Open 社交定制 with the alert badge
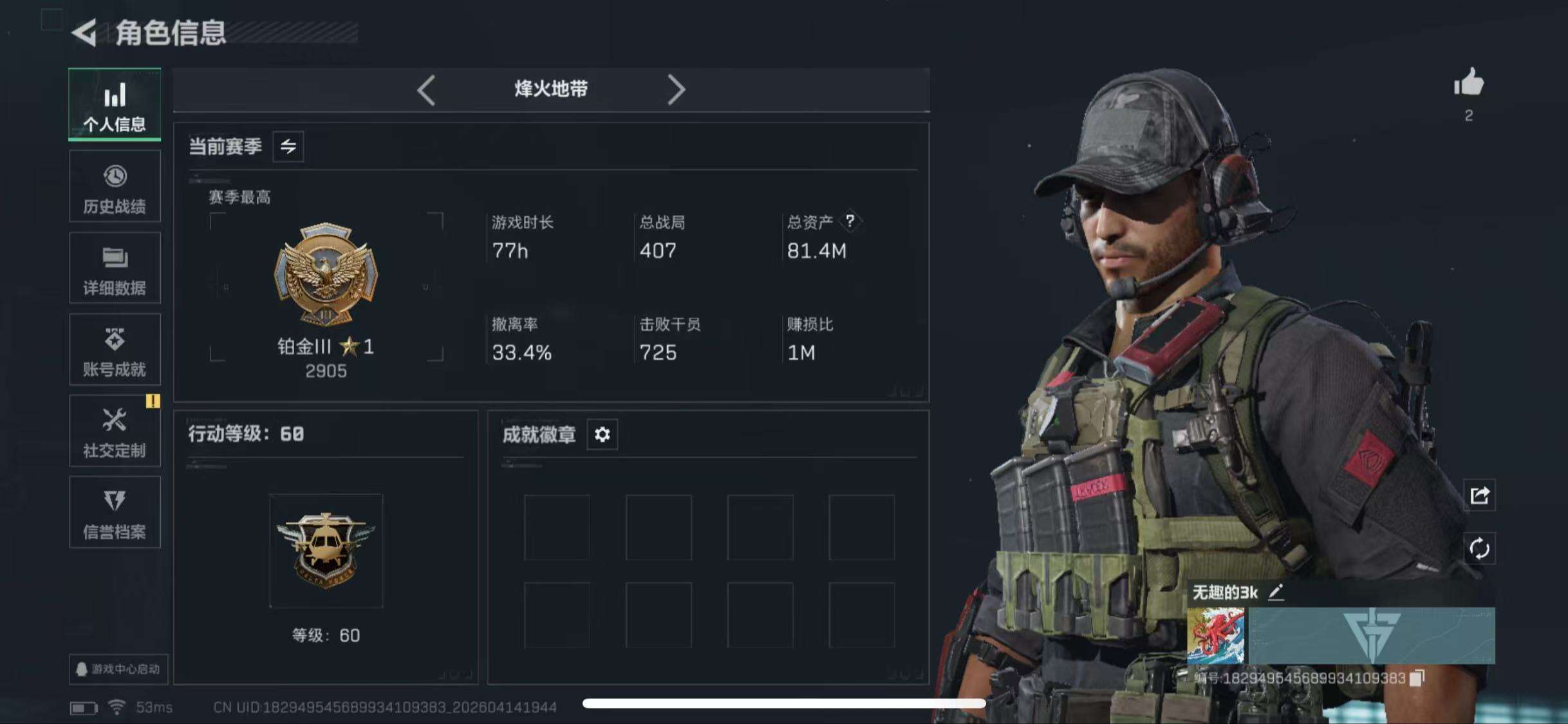Screen dimensions: 1568x724 click(x=114, y=431)
